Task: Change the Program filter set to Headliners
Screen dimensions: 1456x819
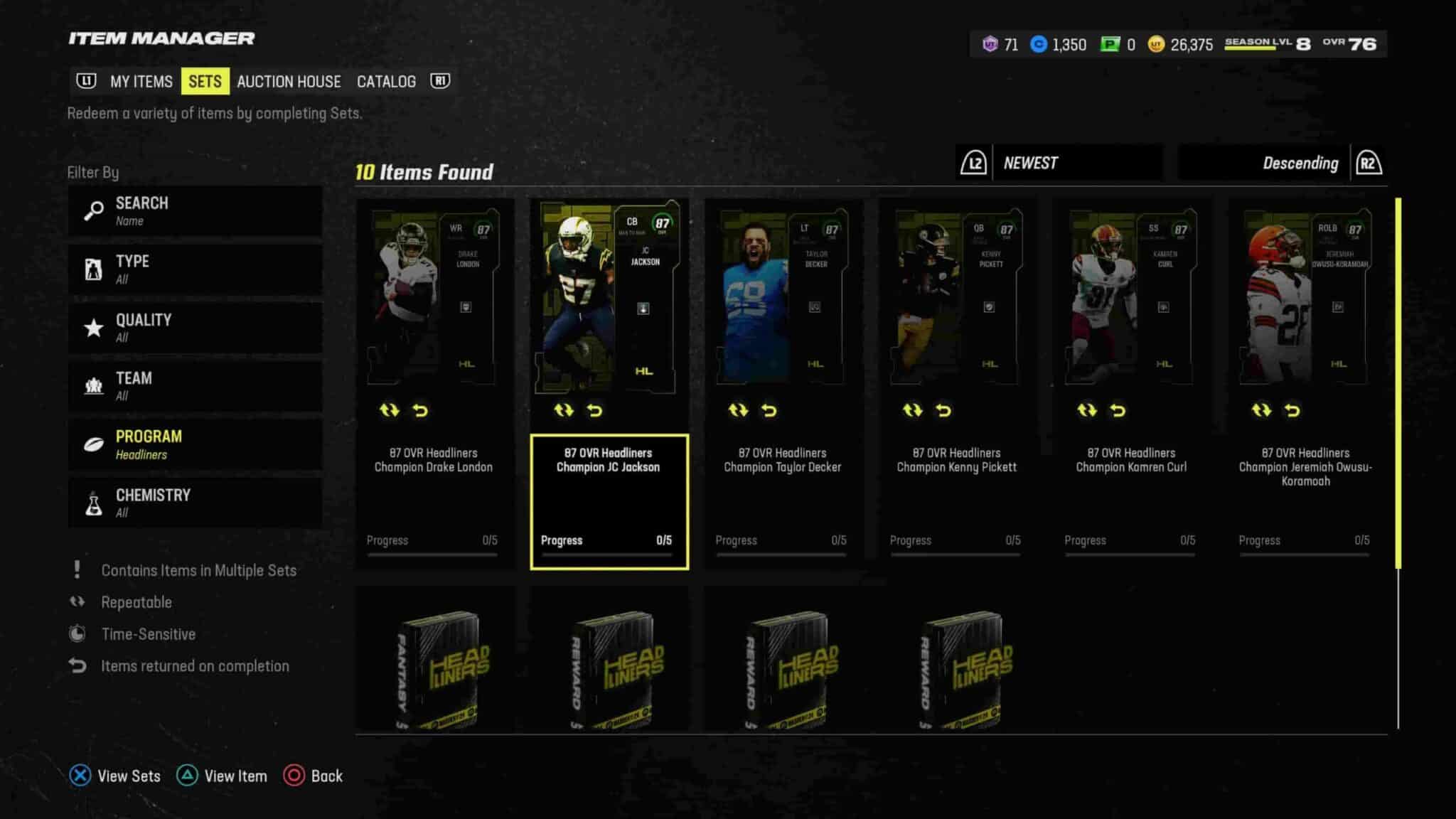Action: coord(195,444)
